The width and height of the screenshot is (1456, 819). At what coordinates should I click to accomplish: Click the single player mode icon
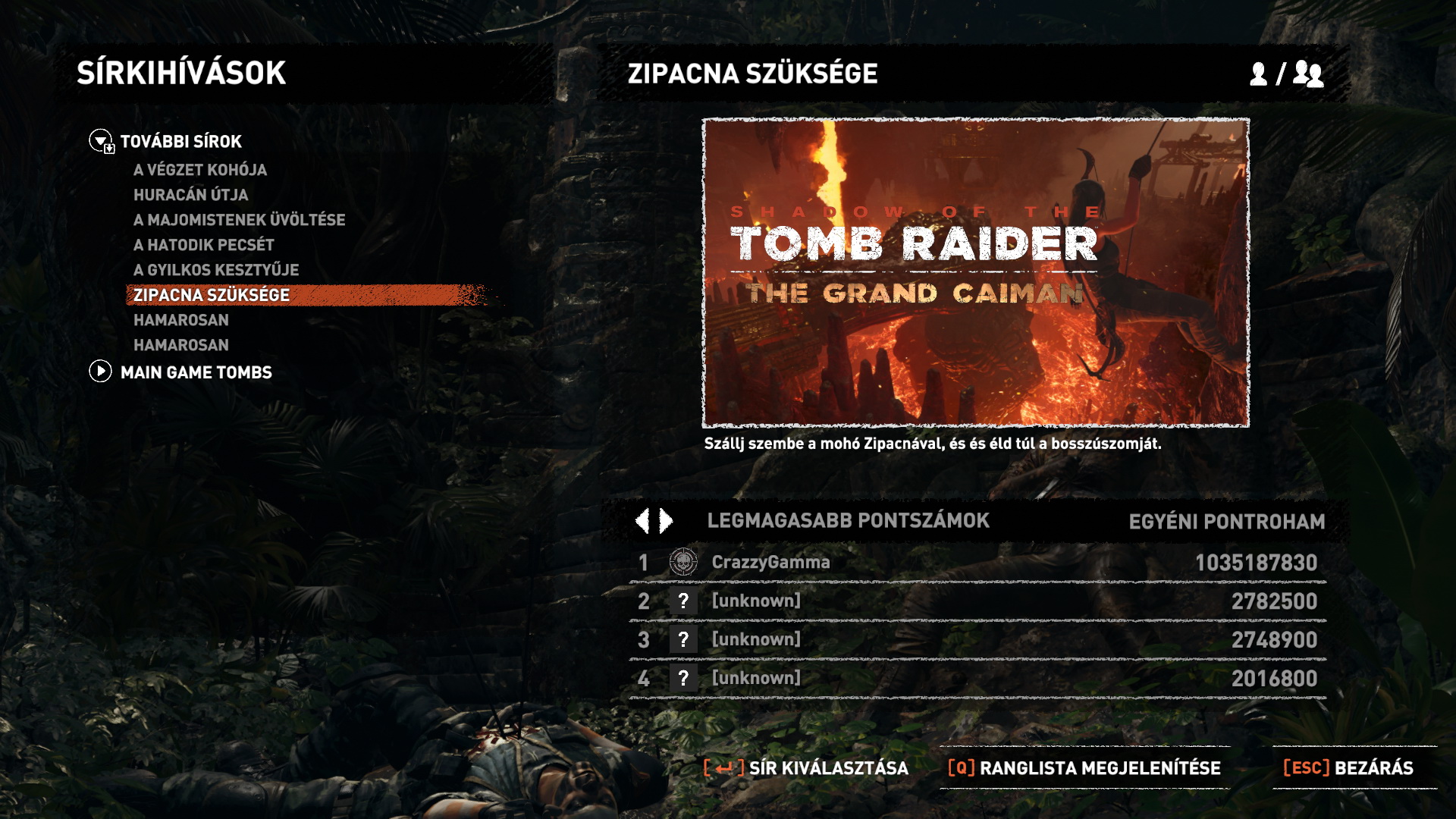coord(1258,74)
